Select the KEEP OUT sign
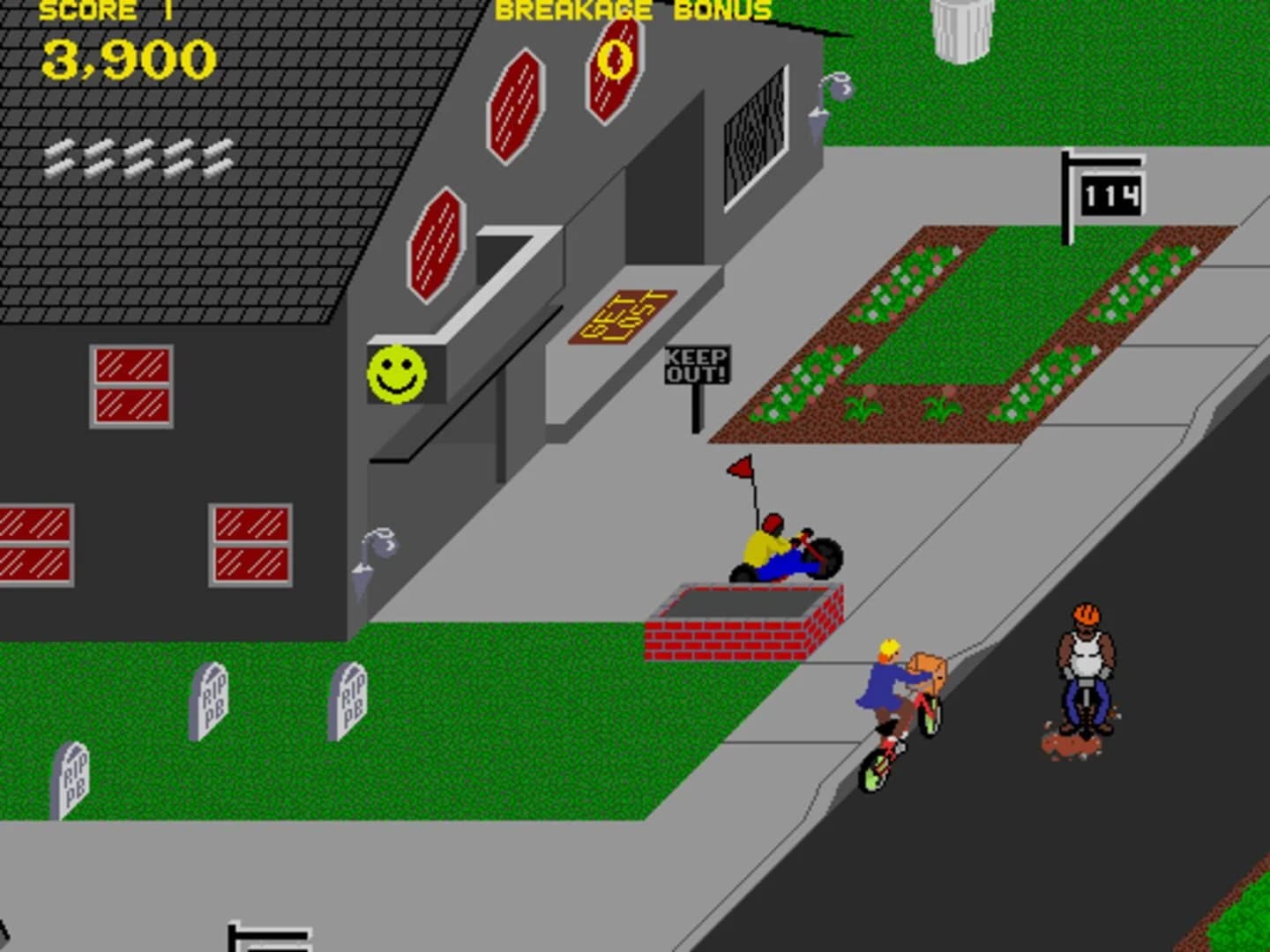Screen dimensions: 1270x952 [697, 363]
